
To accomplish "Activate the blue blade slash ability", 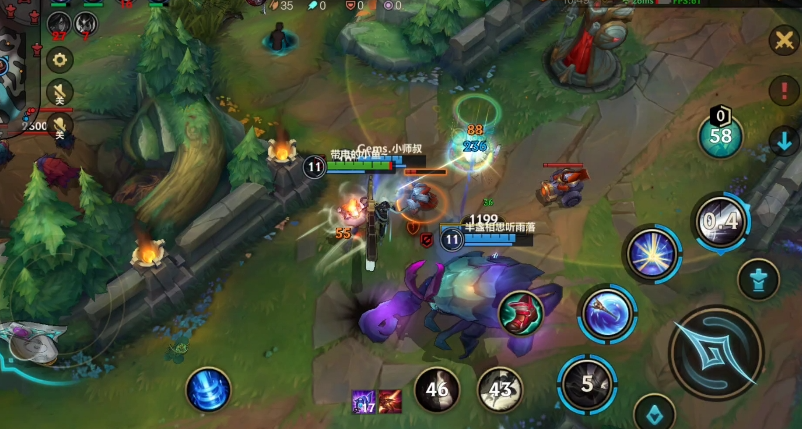I will coord(607,313).
